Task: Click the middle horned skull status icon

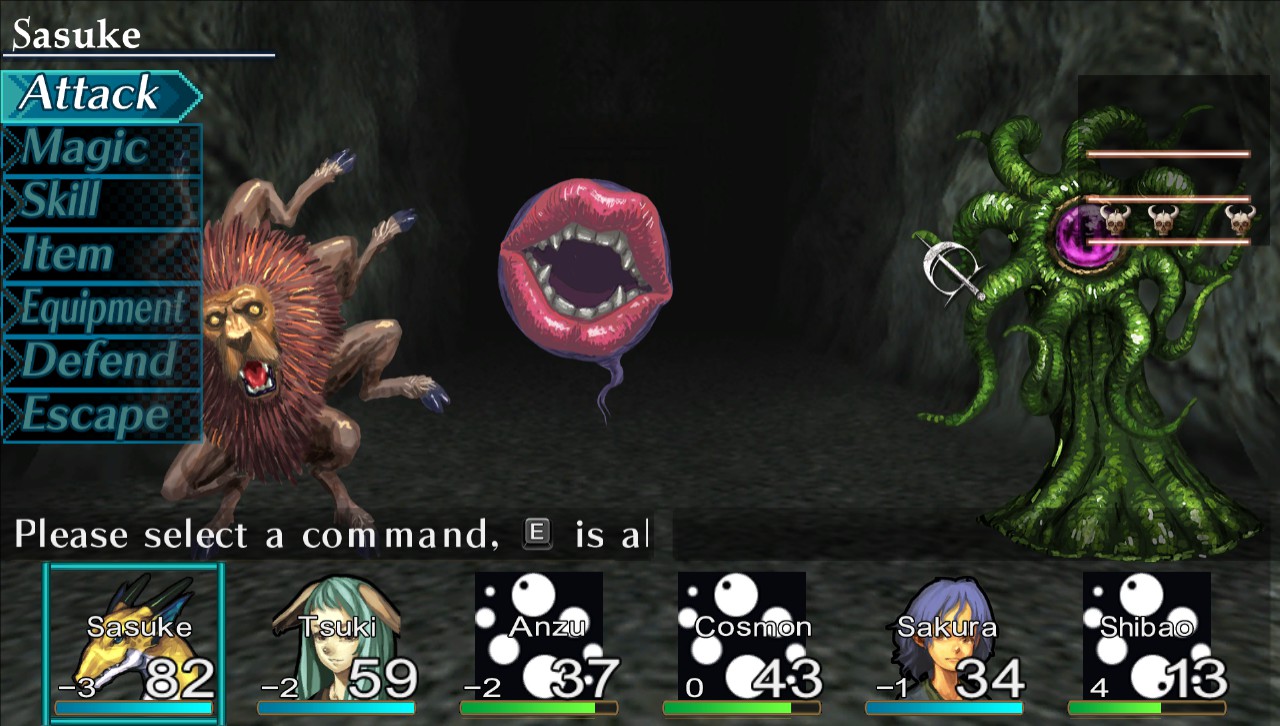Action: (x=1163, y=221)
